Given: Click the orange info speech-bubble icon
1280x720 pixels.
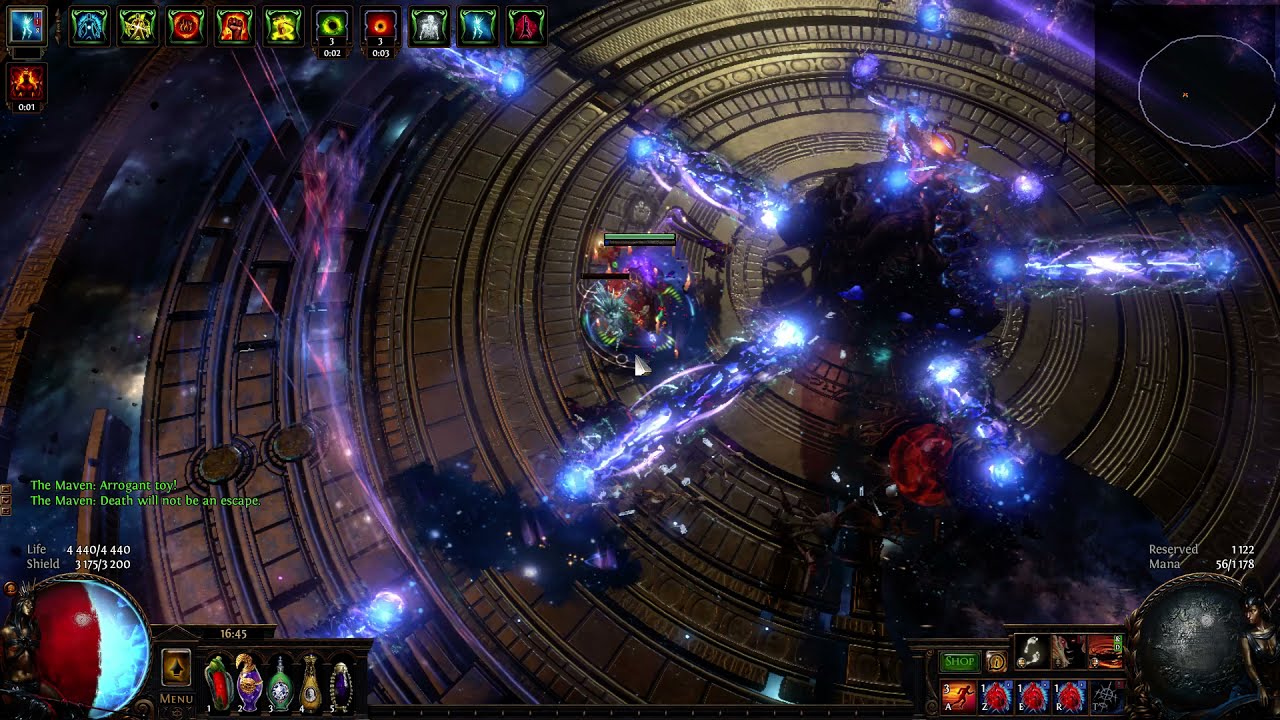Looking at the screenshot, I should [996, 661].
